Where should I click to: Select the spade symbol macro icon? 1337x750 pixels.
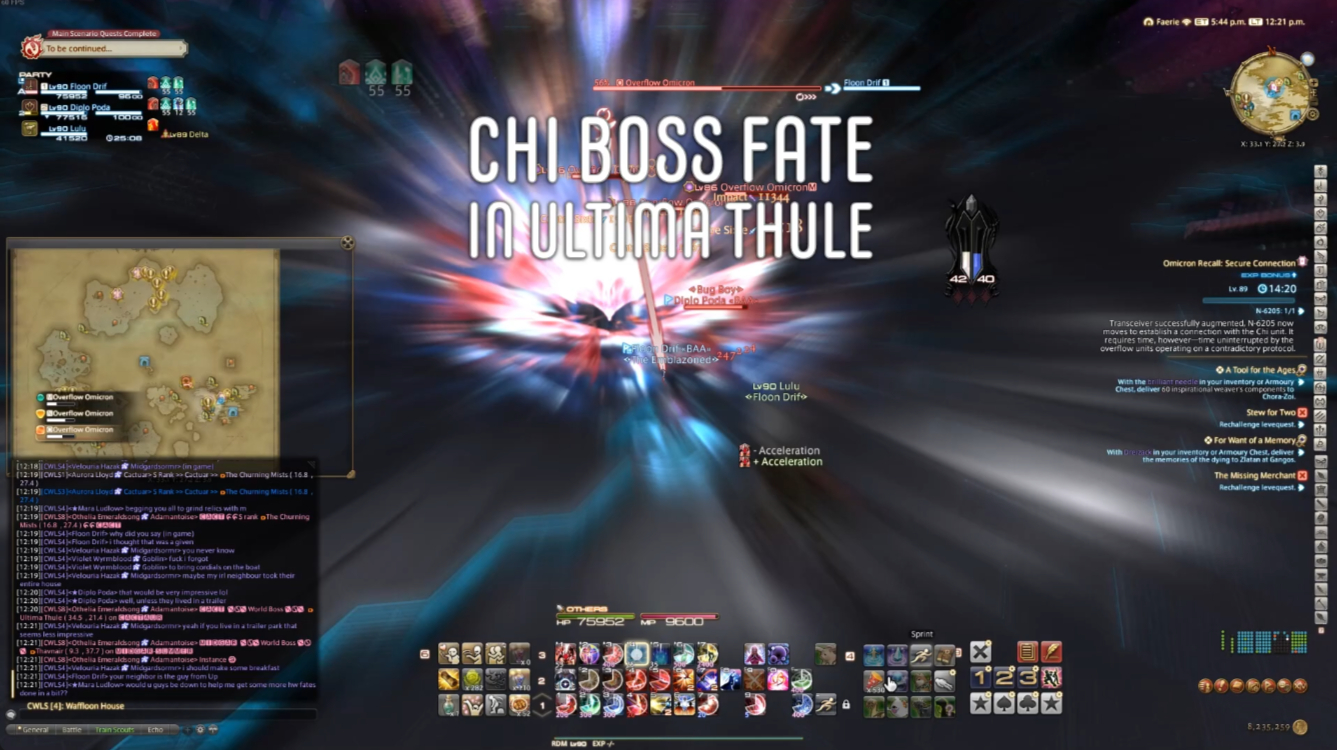(x=1004, y=704)
